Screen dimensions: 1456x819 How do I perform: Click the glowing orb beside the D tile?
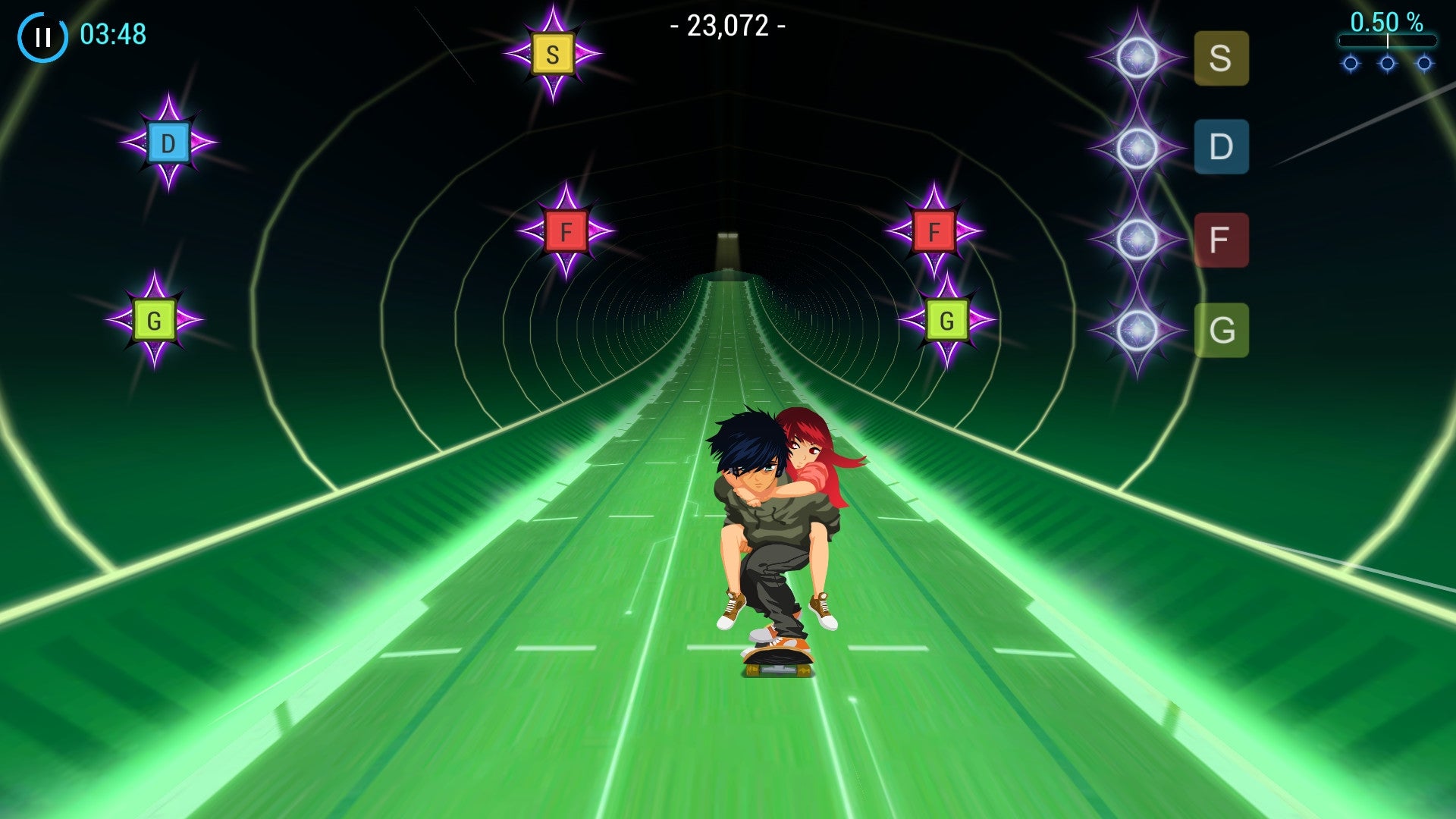(1137, 146)
